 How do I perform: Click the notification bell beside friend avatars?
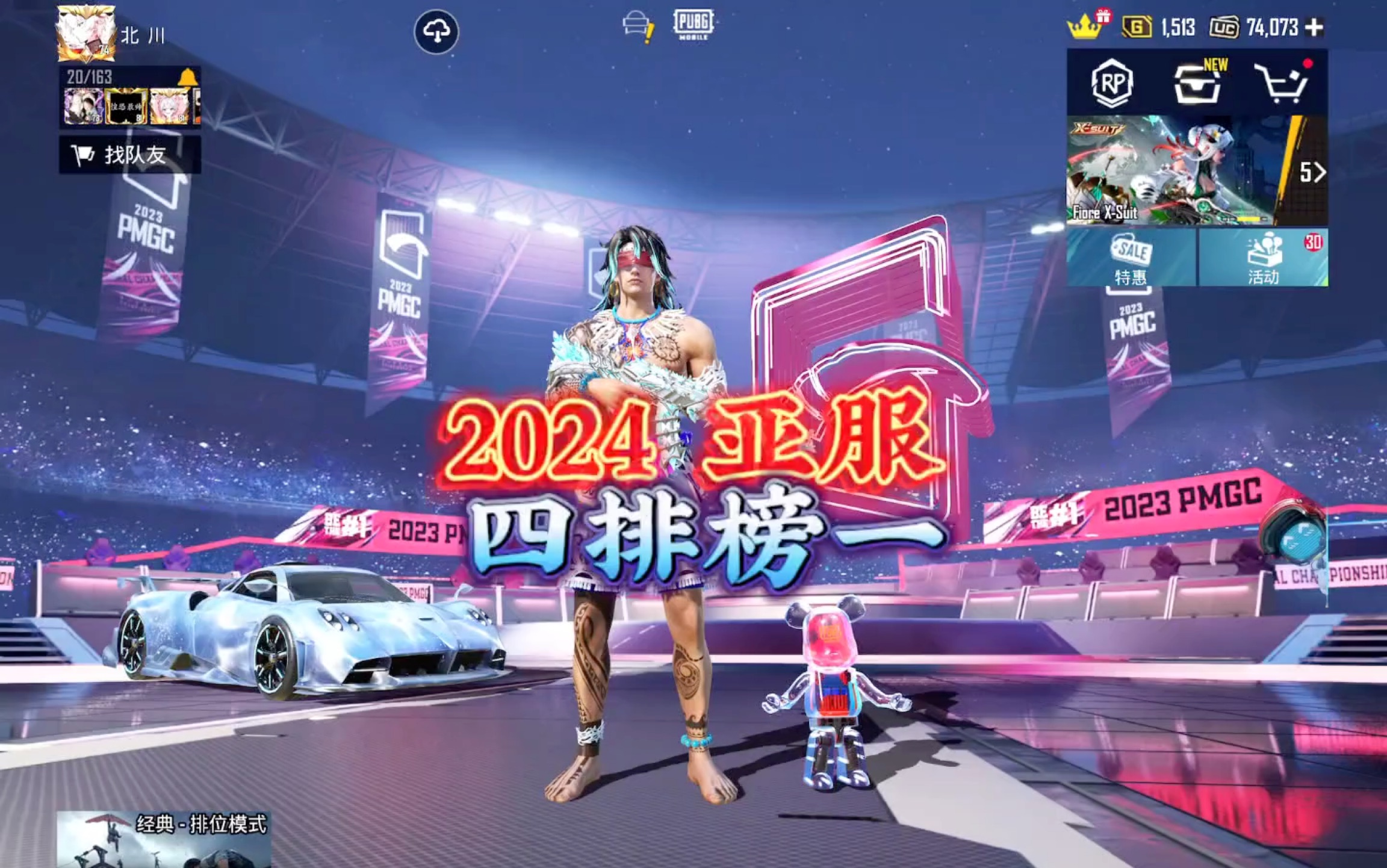point(191,77)
